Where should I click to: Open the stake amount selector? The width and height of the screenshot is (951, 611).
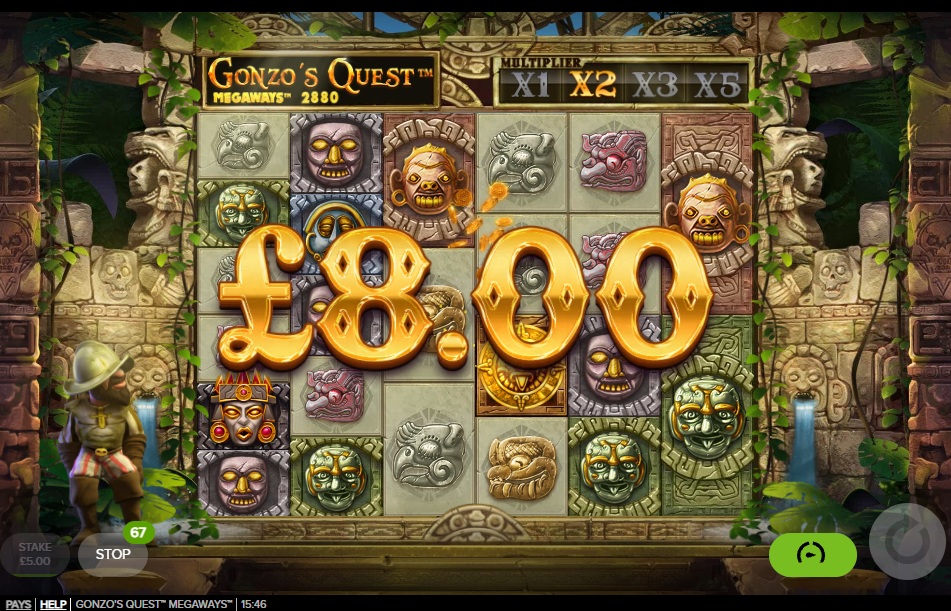[35, 554]
